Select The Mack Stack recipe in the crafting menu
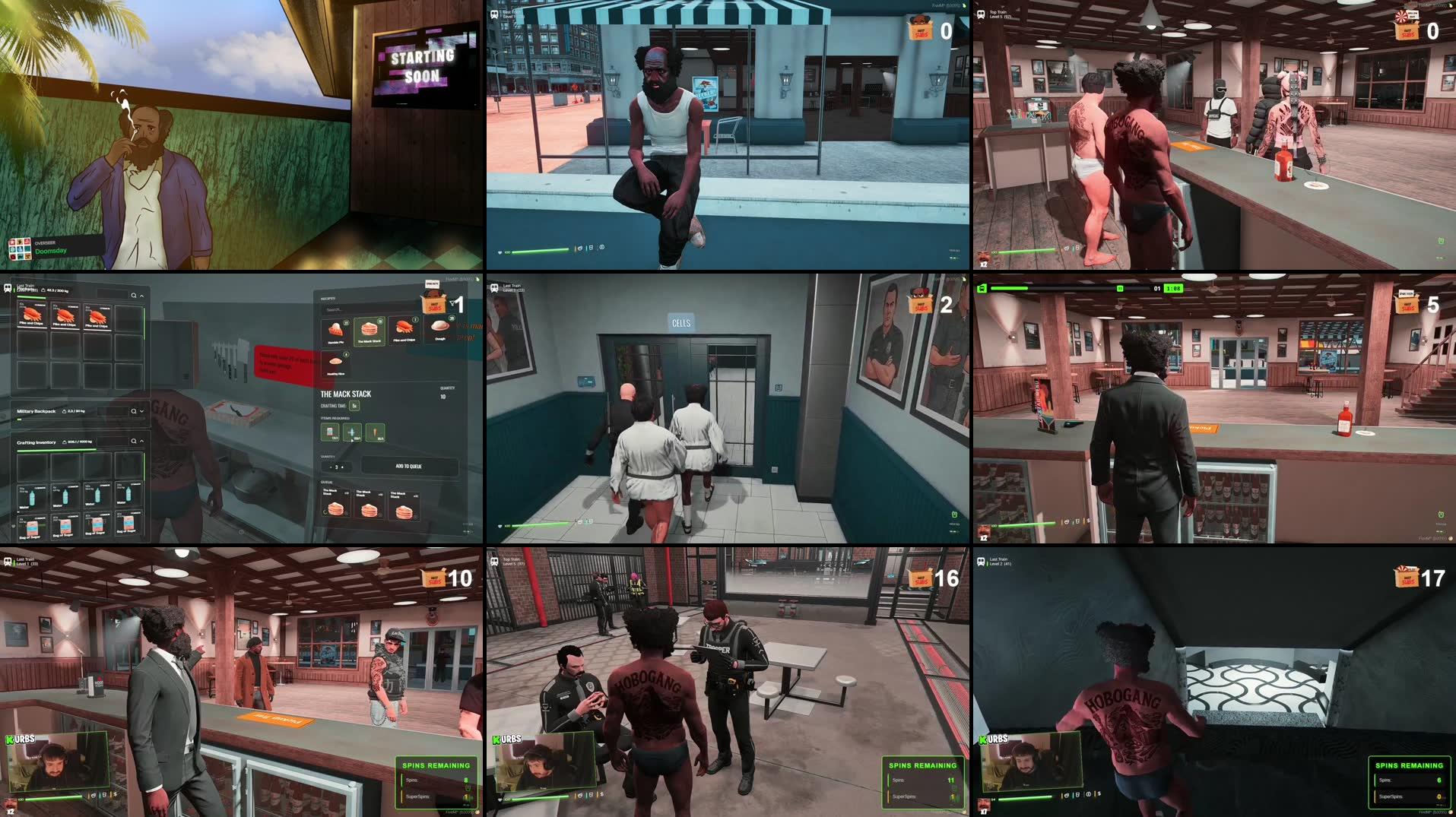This screenshot has height=817, width=1456. tap(370, 331)
